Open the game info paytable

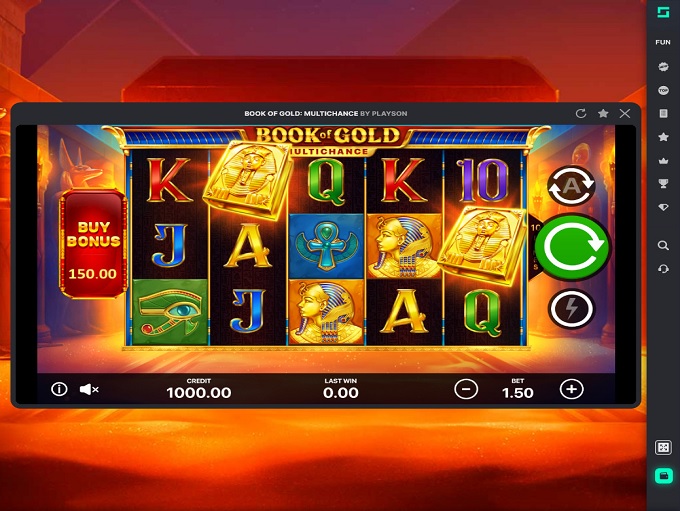click(x=59, y=389)
